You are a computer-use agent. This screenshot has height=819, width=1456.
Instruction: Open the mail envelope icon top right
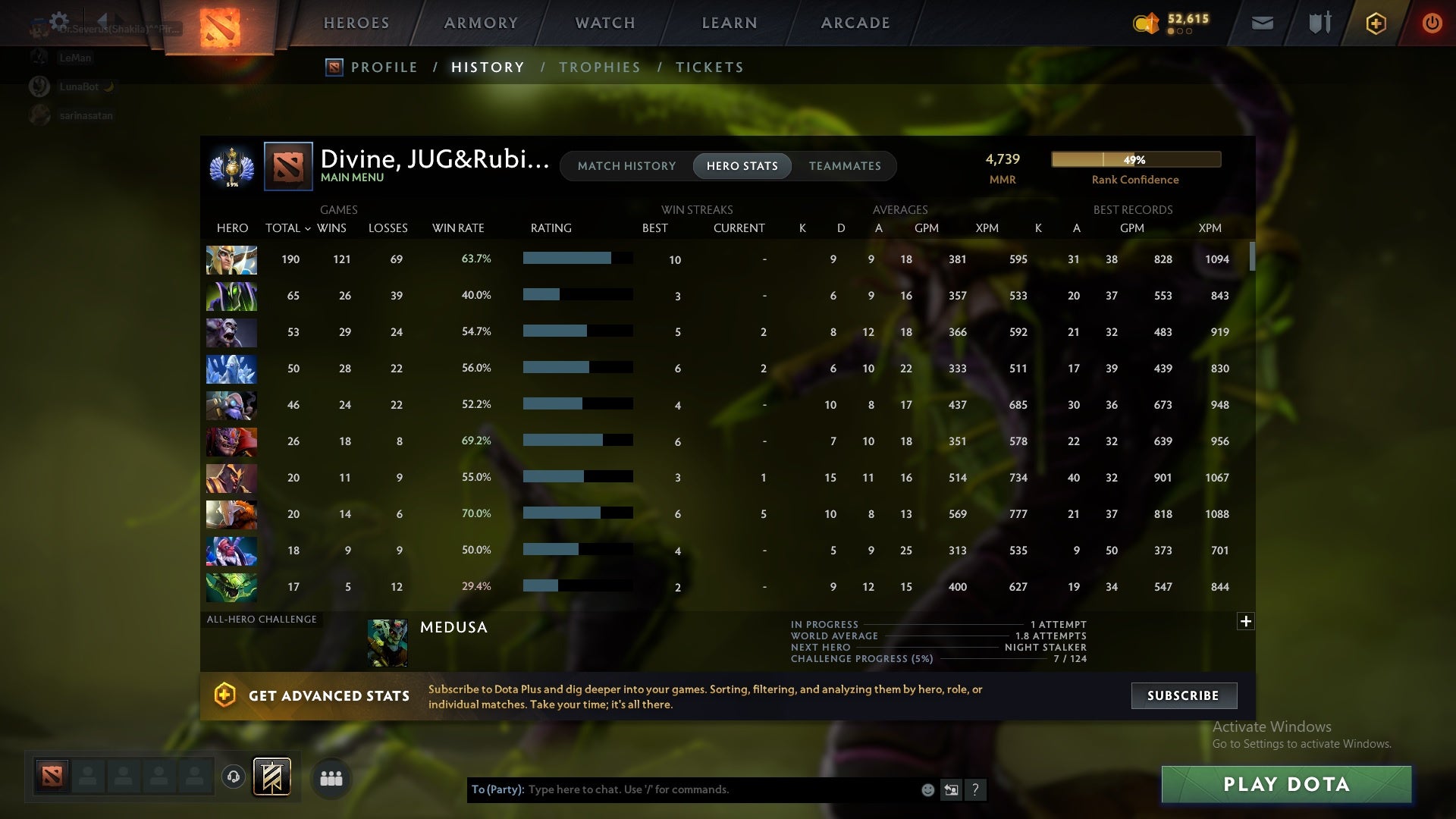click(x=1262, y=23)
